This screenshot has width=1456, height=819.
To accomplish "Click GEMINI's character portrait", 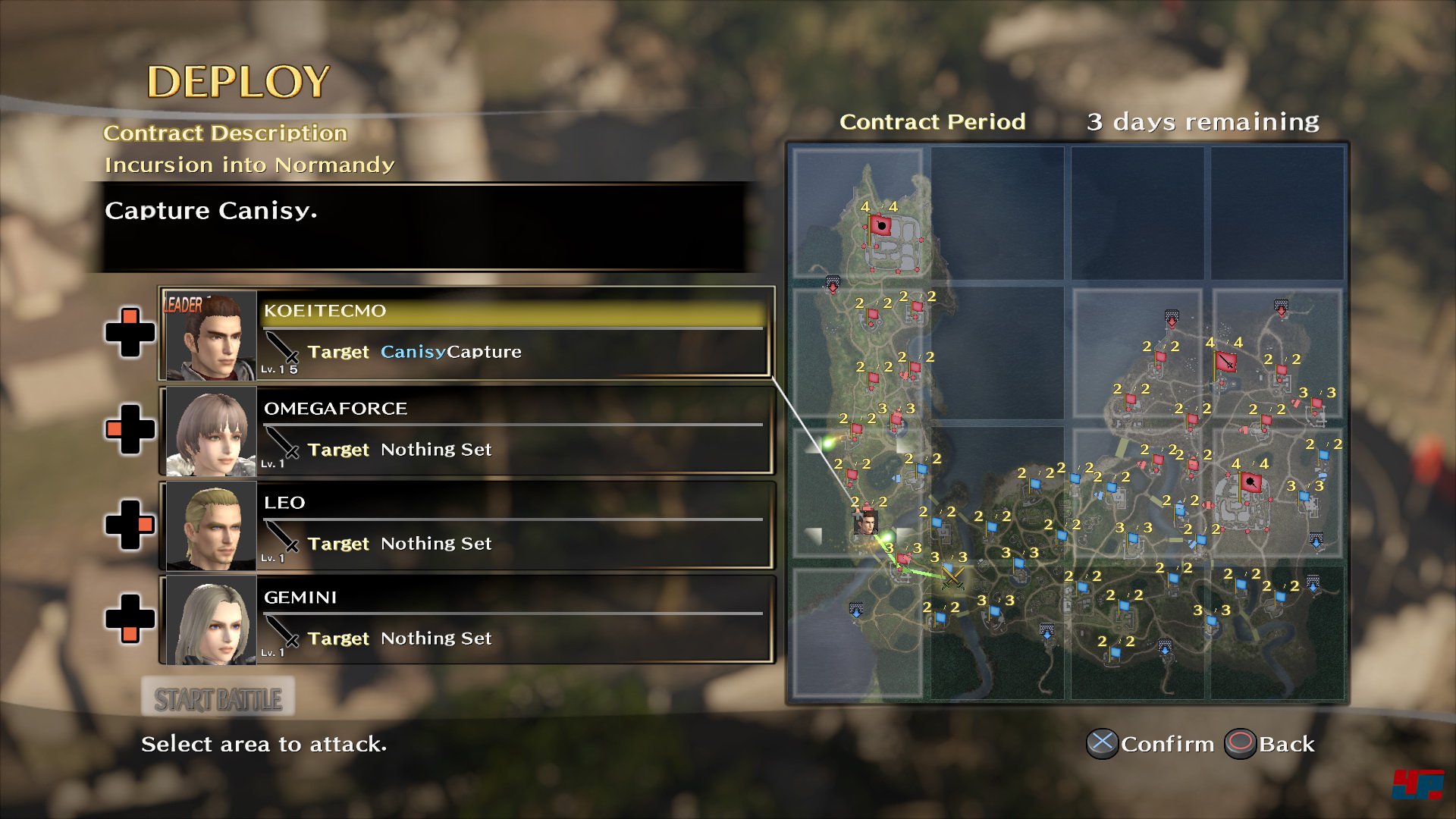I will (x=211, y=620).
